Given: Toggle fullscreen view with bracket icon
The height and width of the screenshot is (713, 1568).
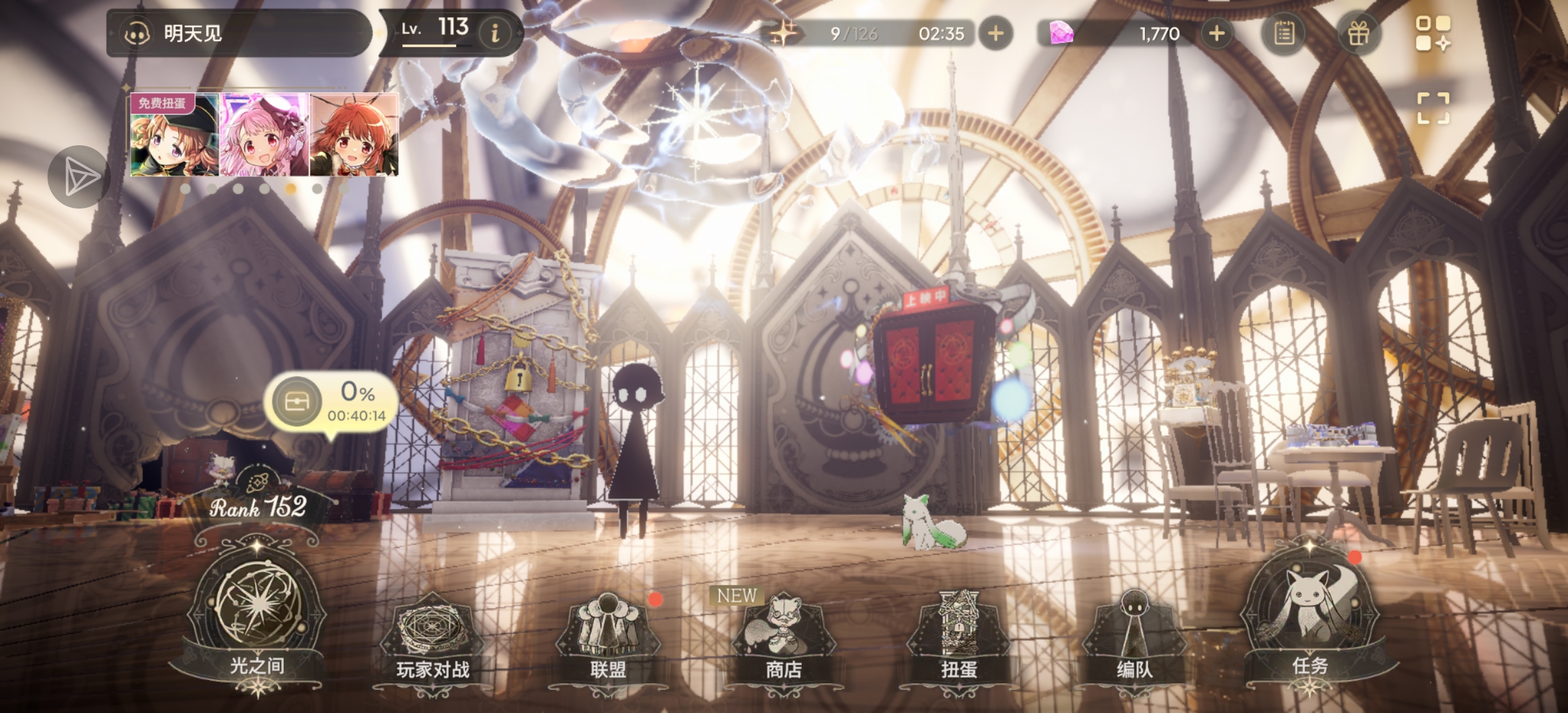Looking at the screenshot, I should coord(1433,108).
